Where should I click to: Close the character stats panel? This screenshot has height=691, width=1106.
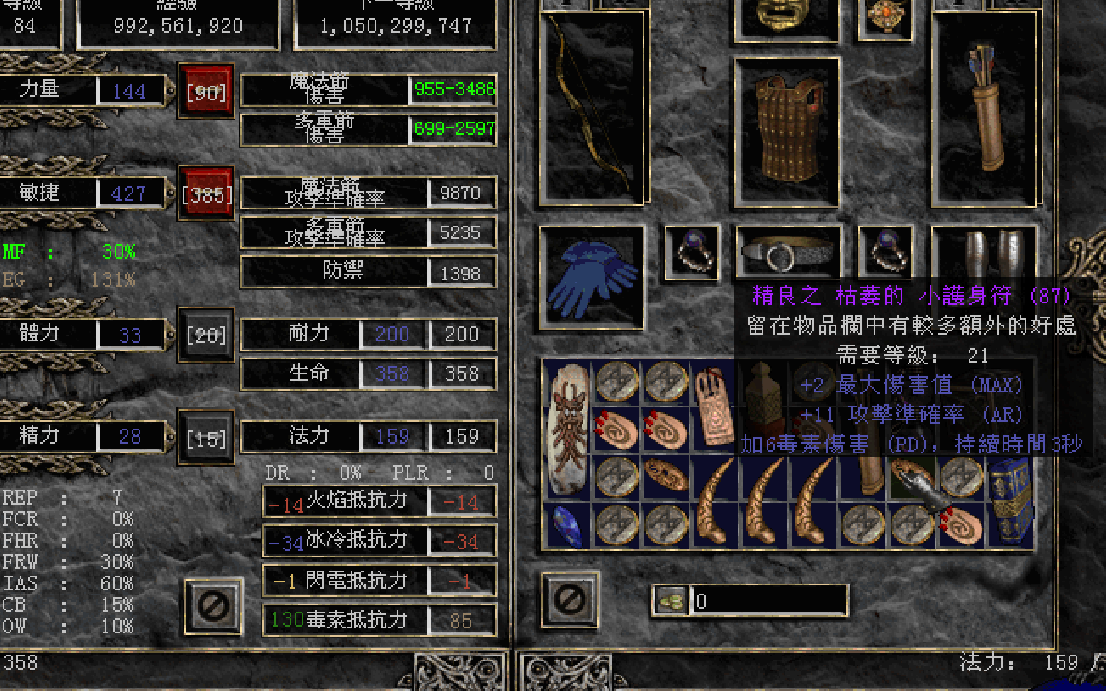coord(213,604)
